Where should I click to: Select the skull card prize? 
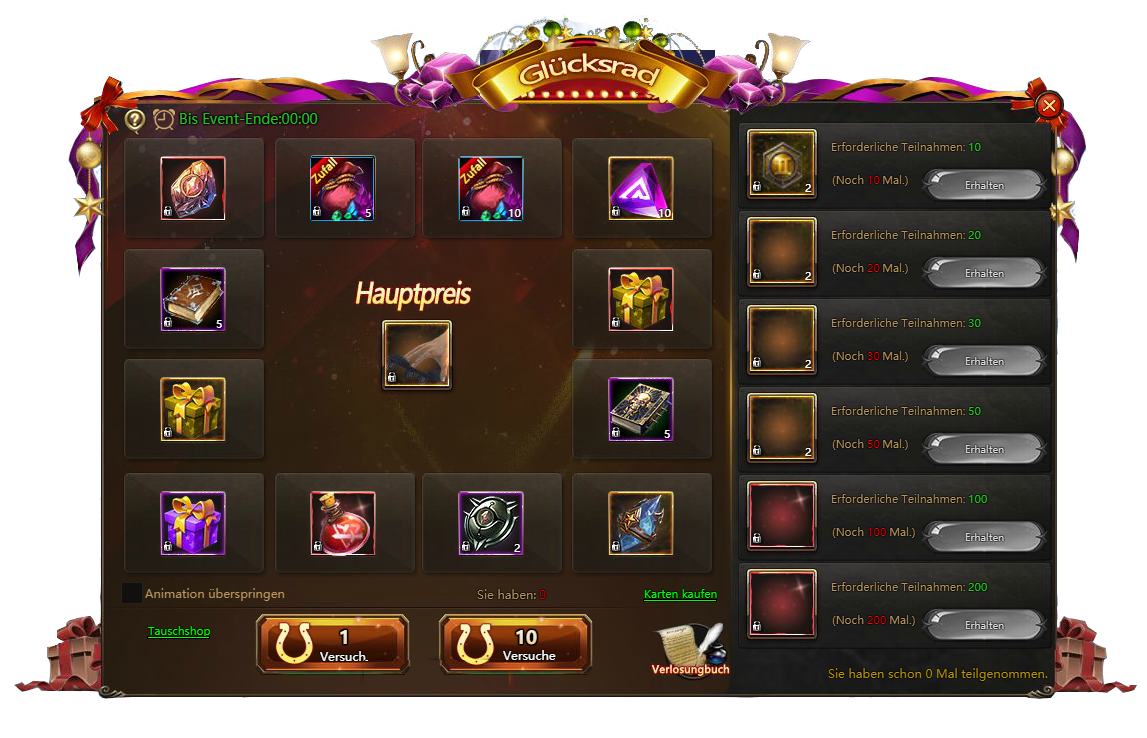[x=641, y=409]
